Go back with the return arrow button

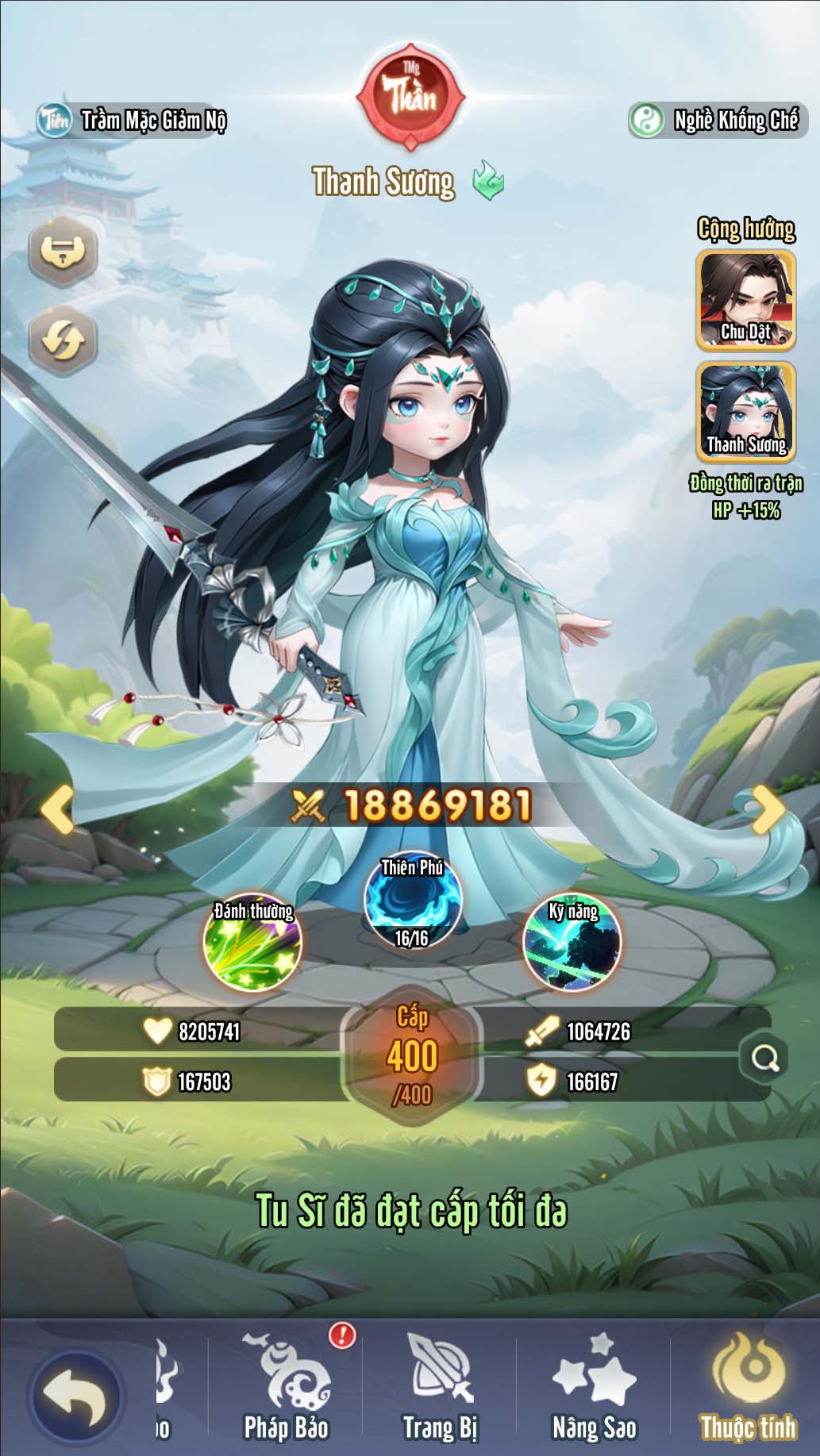pos(75,1396)
